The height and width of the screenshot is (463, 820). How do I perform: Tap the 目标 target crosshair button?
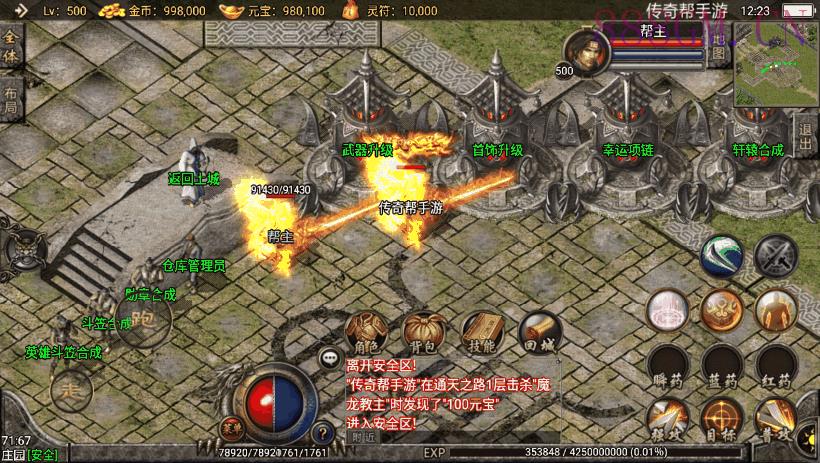721,418
